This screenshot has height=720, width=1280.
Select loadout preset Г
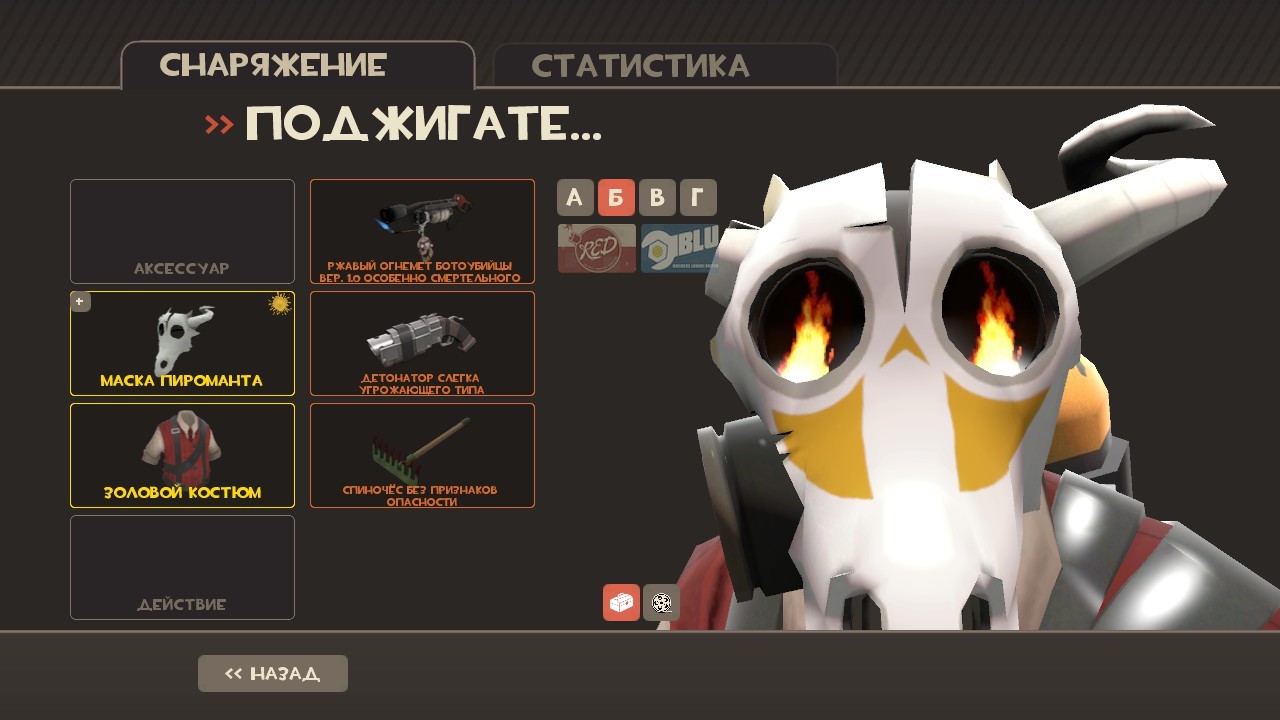pyautogui.click(x=697, y=197)
